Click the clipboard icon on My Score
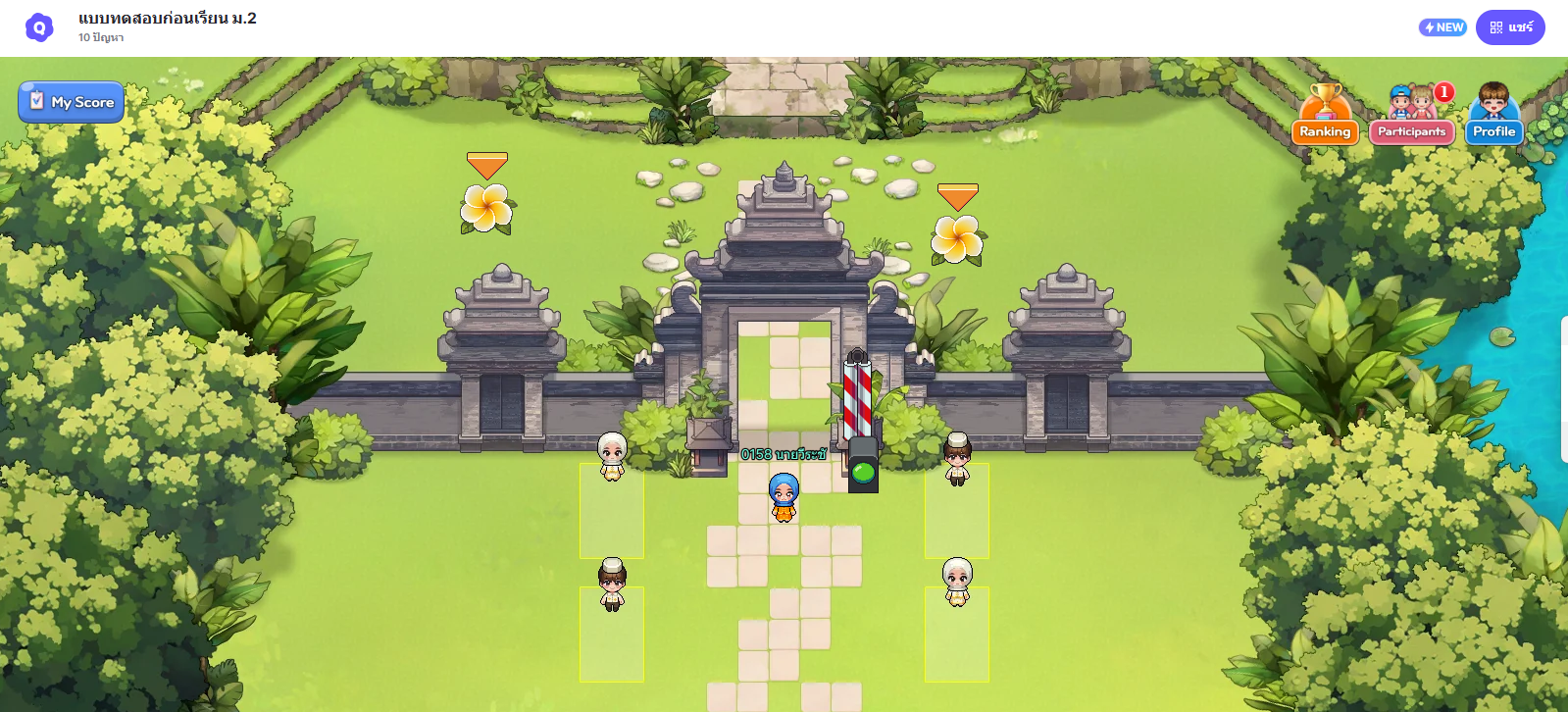 37,101
